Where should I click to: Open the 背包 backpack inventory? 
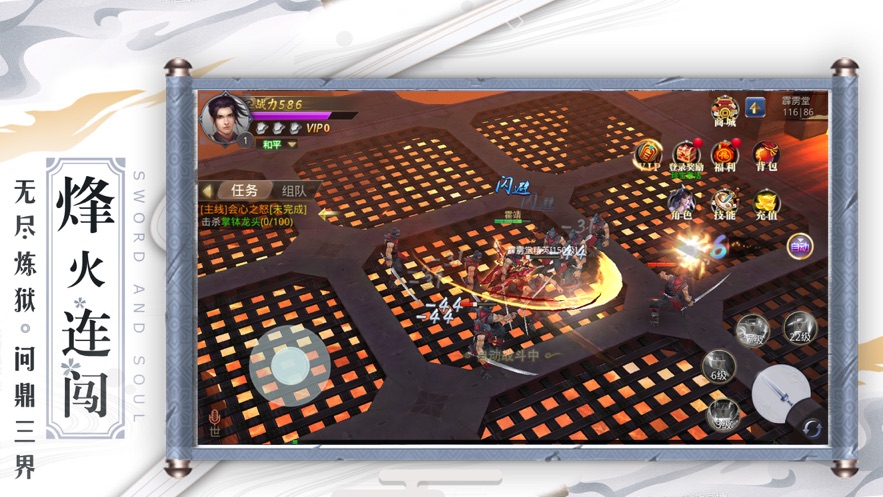point(766,154)
